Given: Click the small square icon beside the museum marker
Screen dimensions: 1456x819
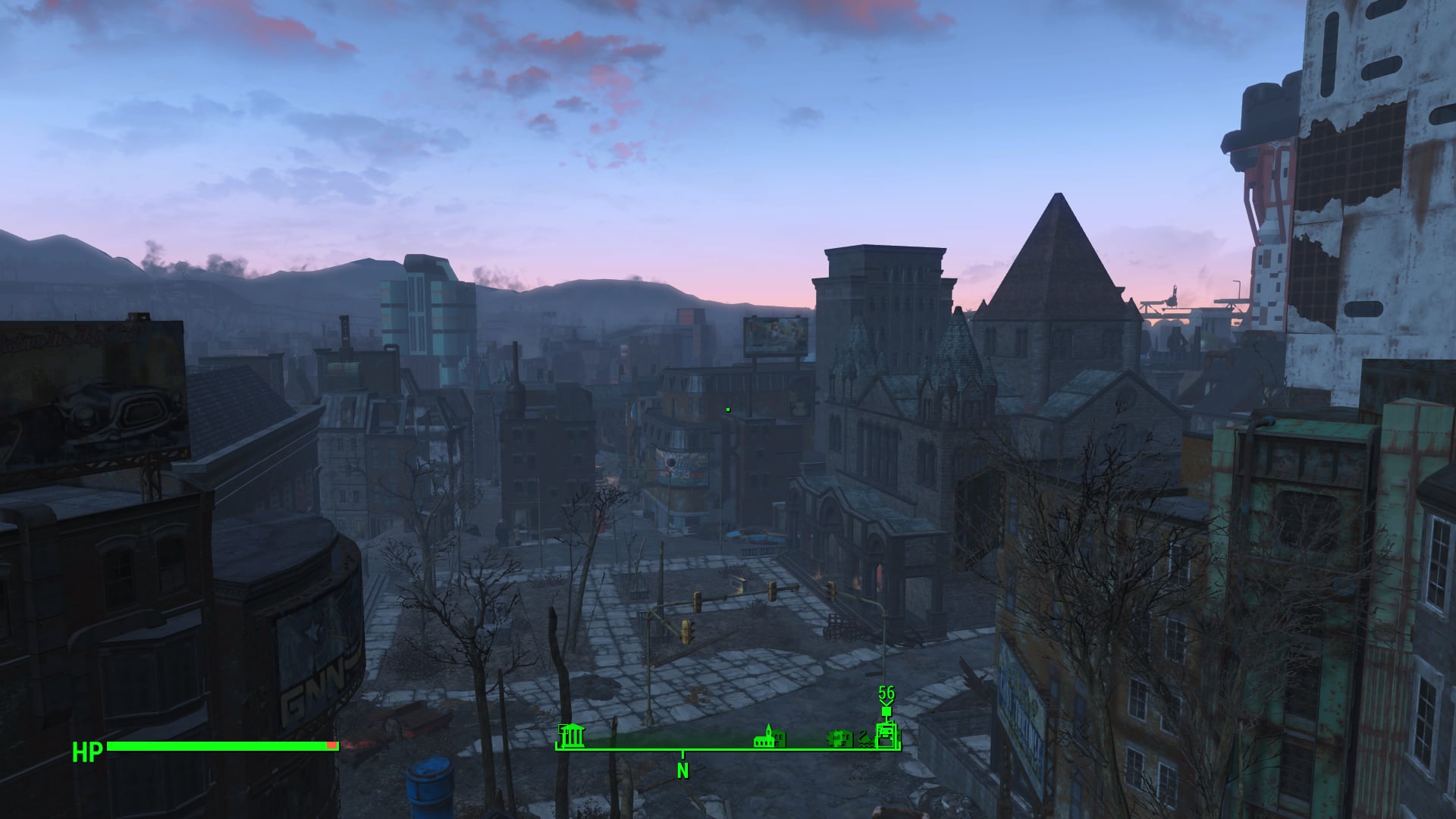Looking at the screenshot, I should (561, 728).
